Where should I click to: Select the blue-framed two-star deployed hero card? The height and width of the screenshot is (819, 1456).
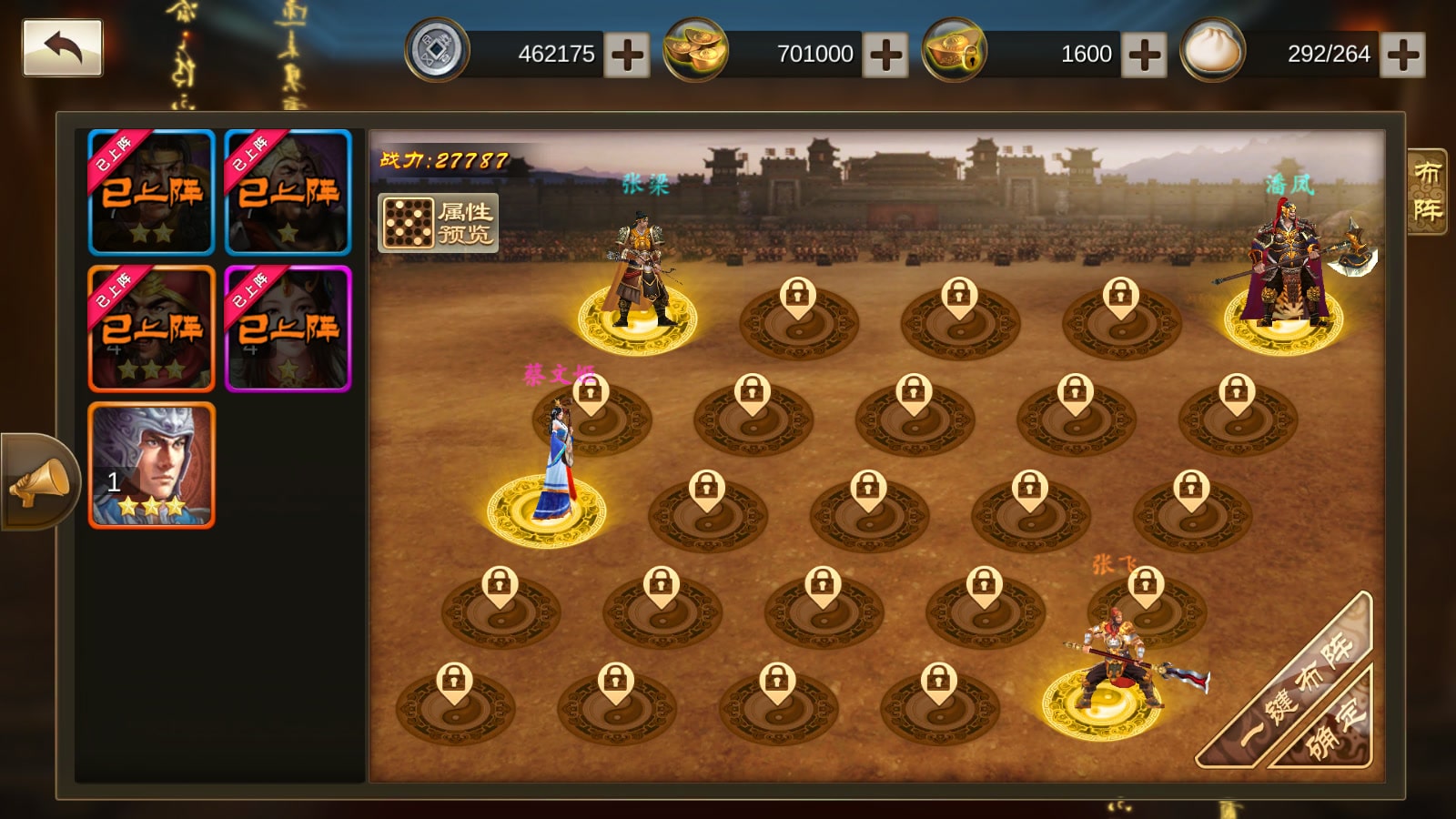click(152, 192)
